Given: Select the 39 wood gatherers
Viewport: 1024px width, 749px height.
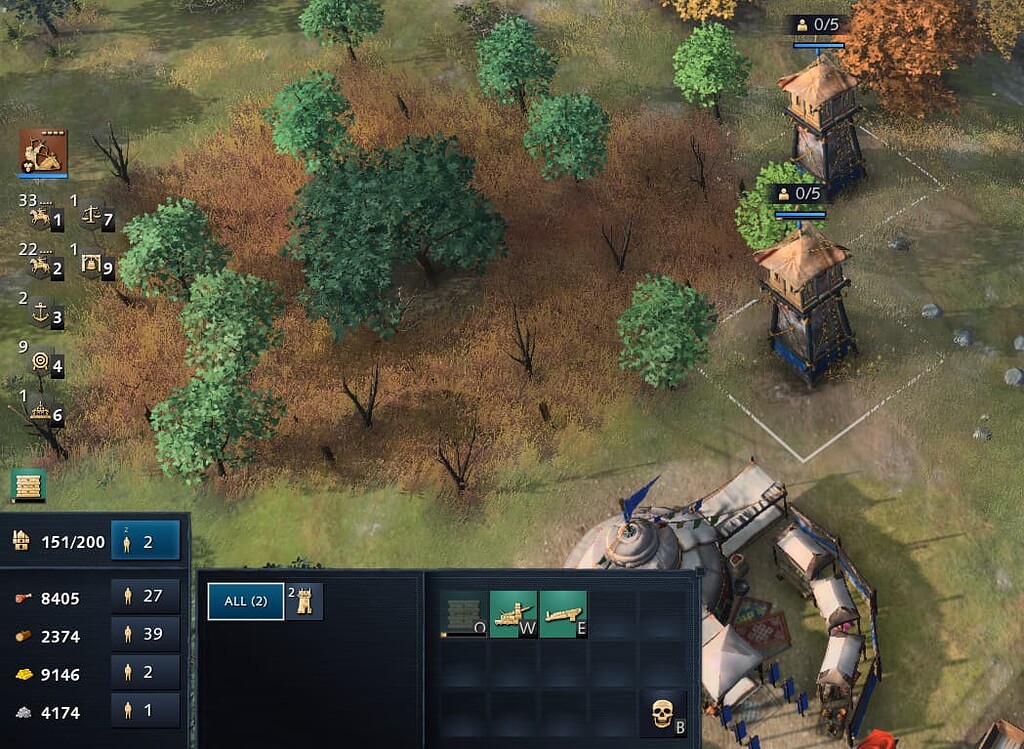Looking at the screenshot, I should pyautogui.click(x=146, y=634).
